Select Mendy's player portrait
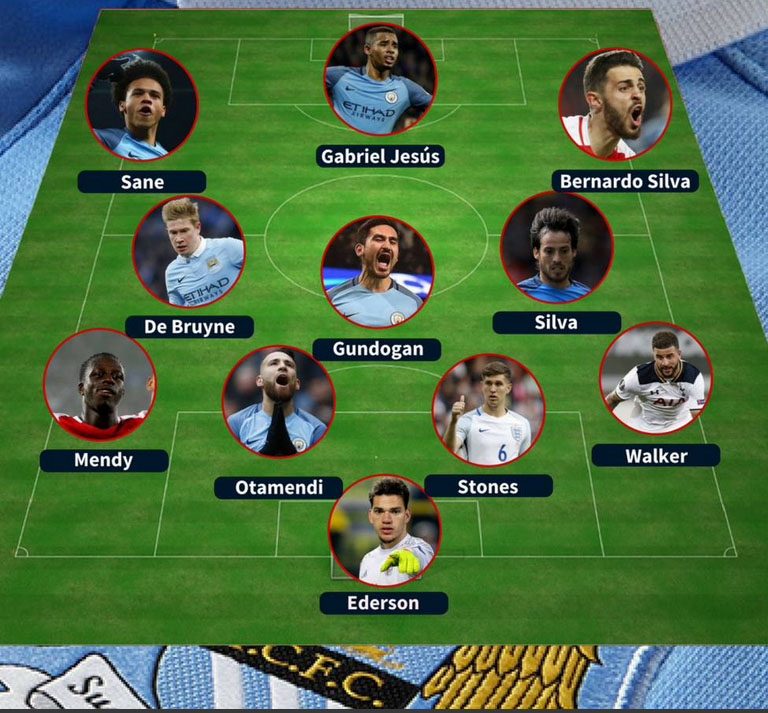768x713 pixels. pos(99,385)
